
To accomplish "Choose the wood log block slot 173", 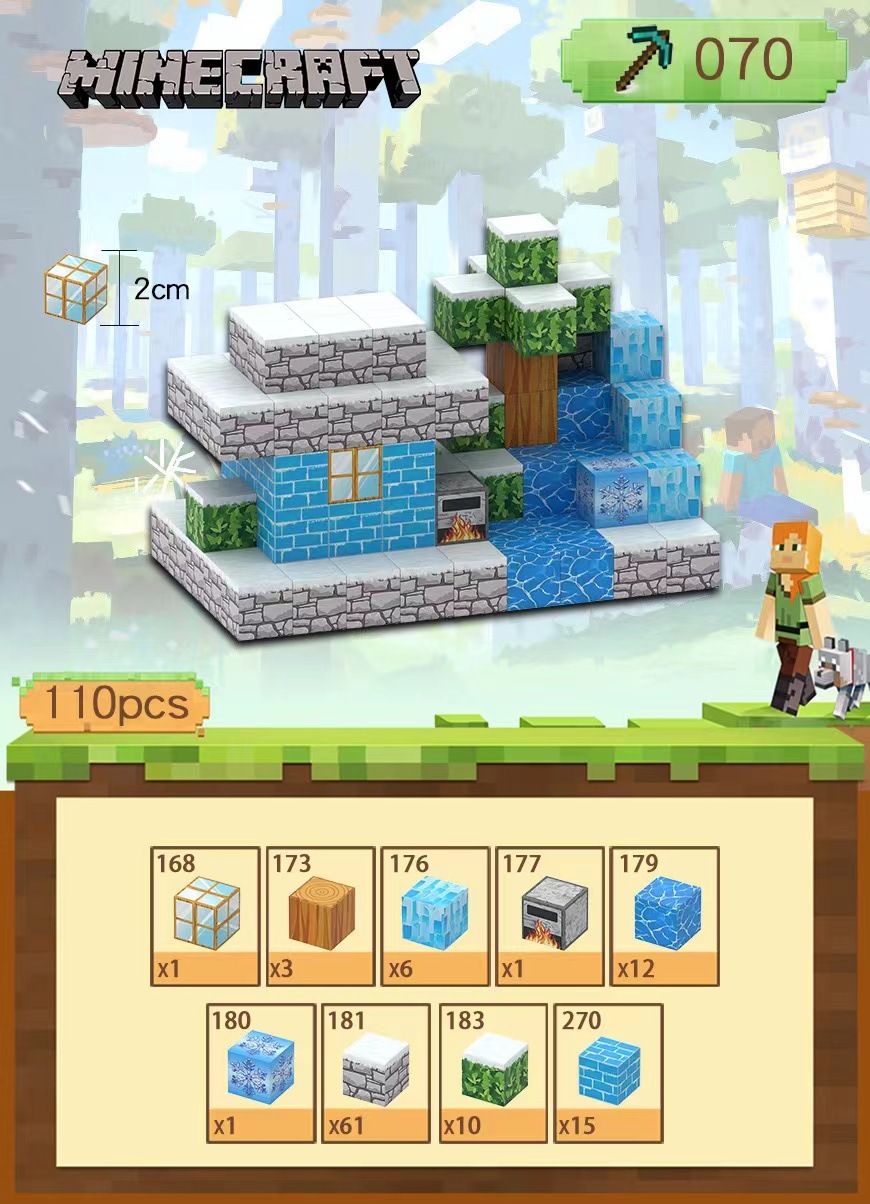I will (320, 916).
